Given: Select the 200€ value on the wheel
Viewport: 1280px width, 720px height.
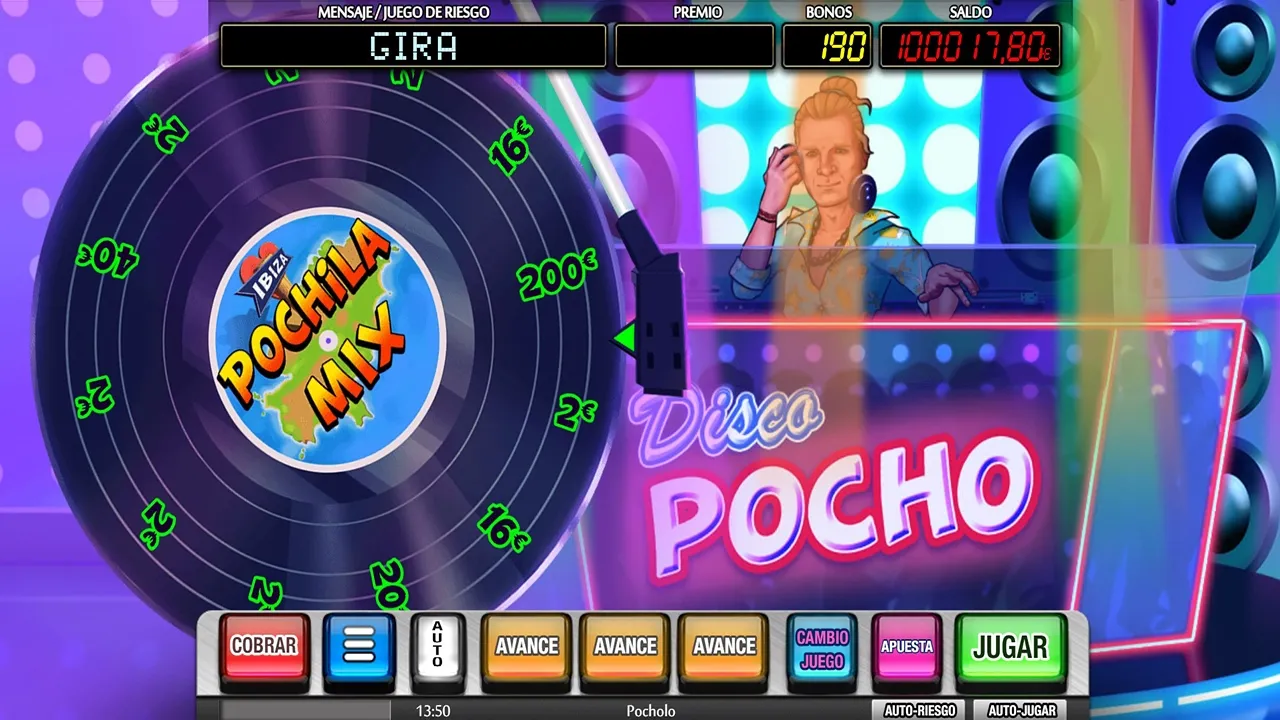Looking at the screenshot, I should 553,278.
